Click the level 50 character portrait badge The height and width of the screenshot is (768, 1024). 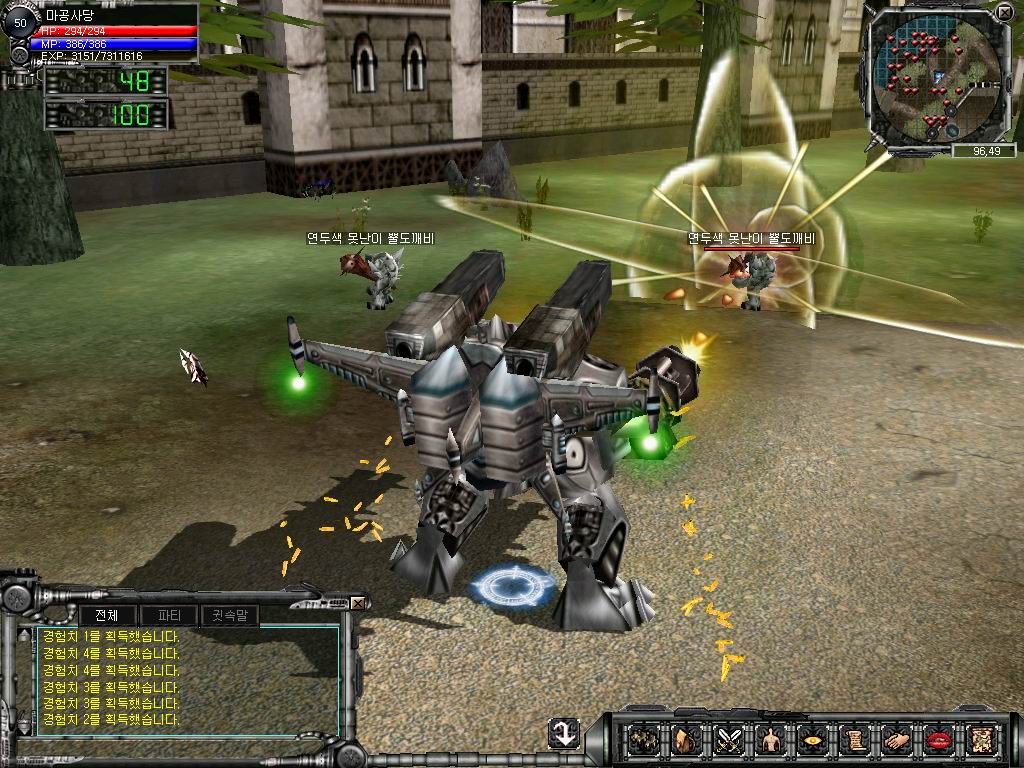coord(20,23)
